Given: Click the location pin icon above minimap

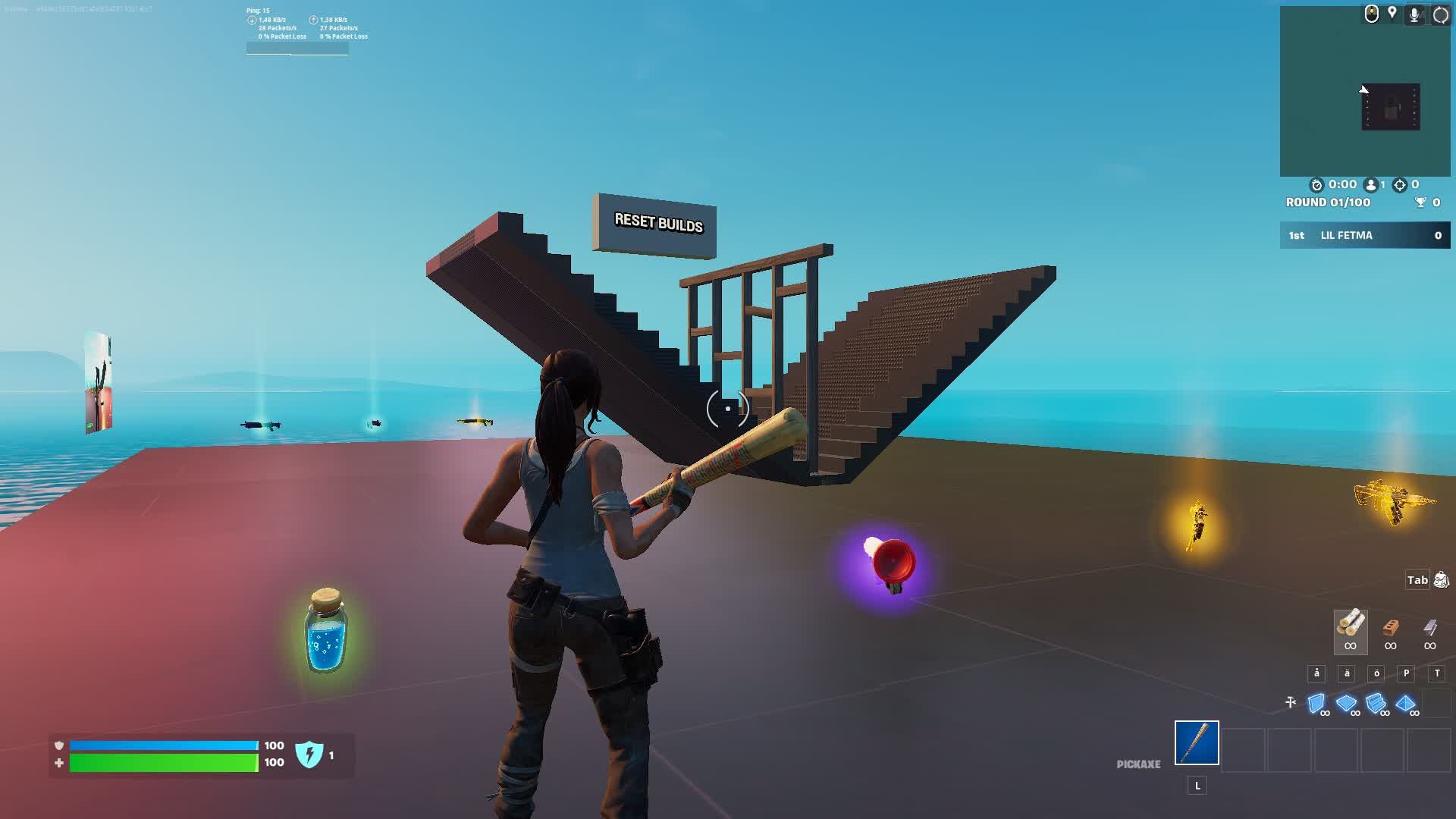Looking at the screenshot, I should coord(1392,14).
